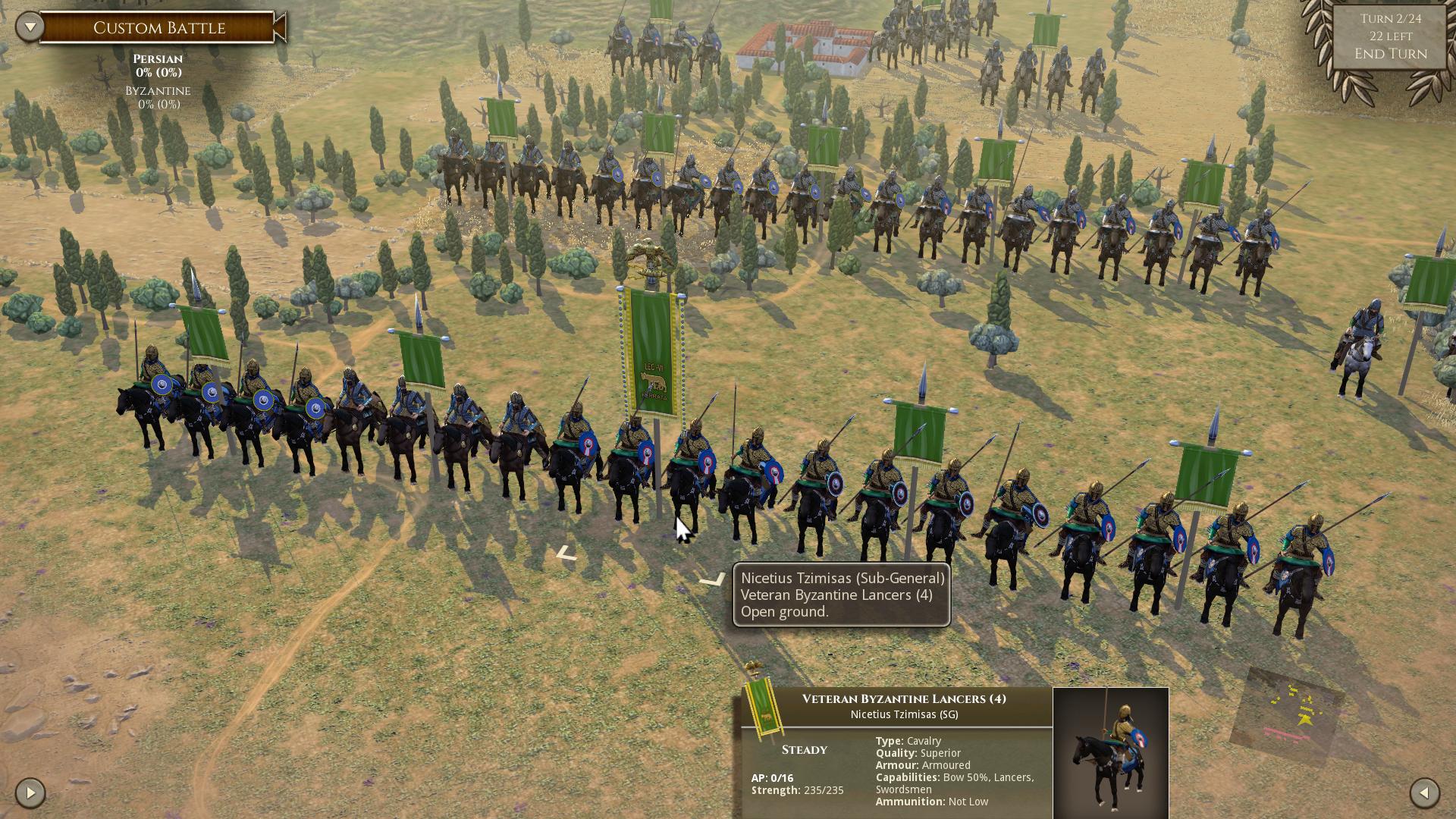Viewport: 1456px width, 819px height.
Task: Click the Strength 235/235 indicator
Action: [x=799, y=789]
